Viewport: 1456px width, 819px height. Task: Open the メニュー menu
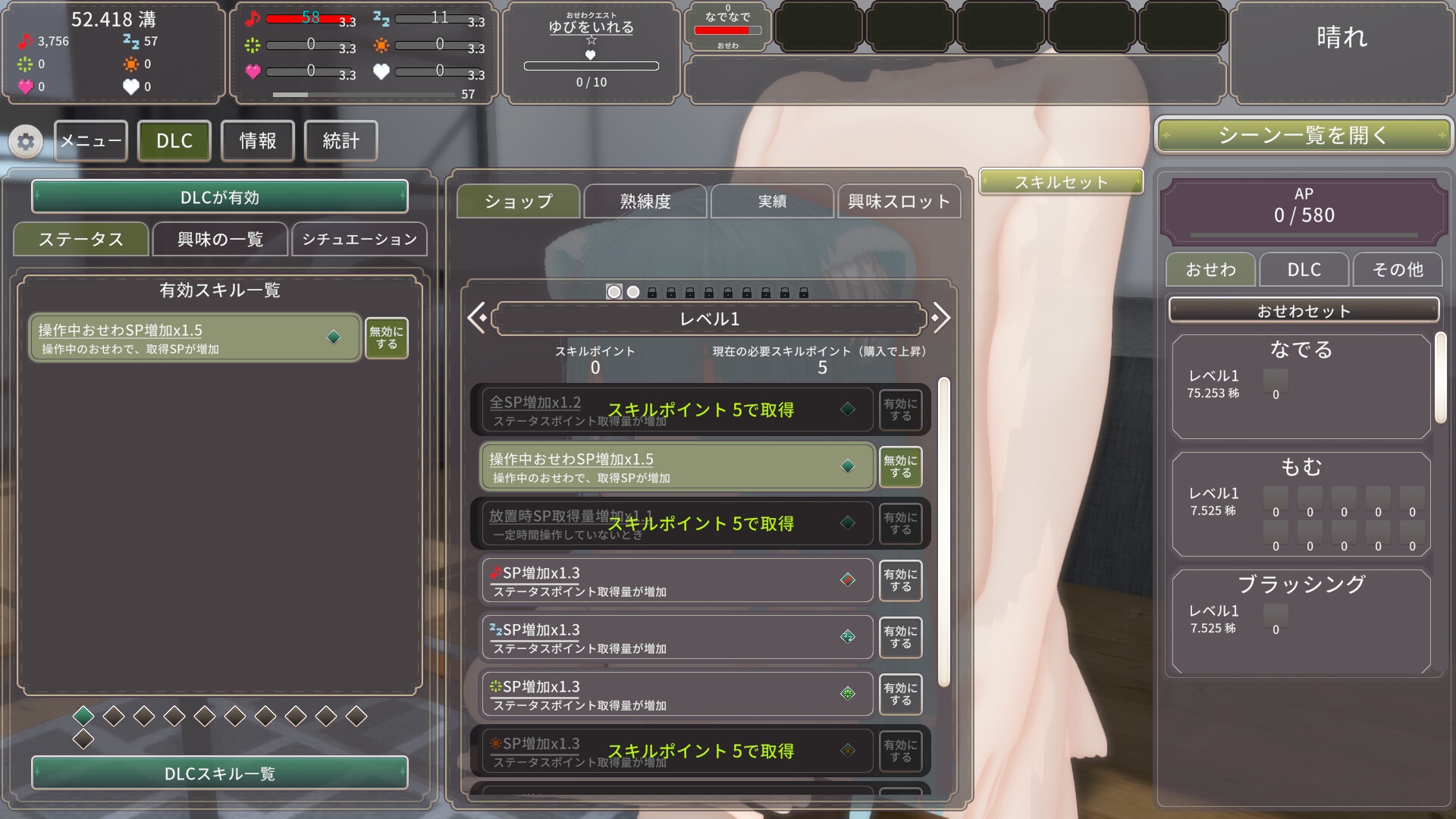91,141
